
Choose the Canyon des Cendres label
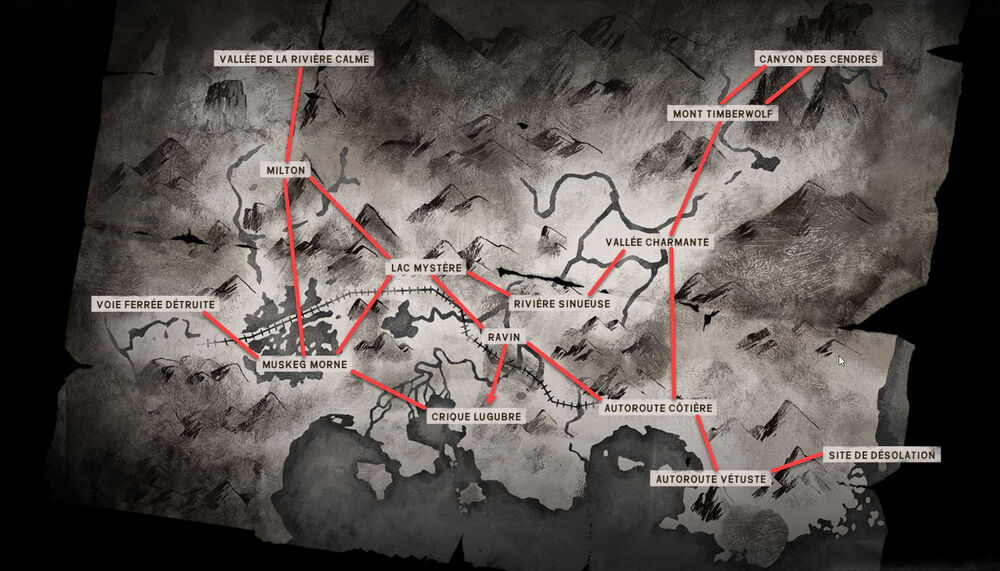tap(818, 59)
